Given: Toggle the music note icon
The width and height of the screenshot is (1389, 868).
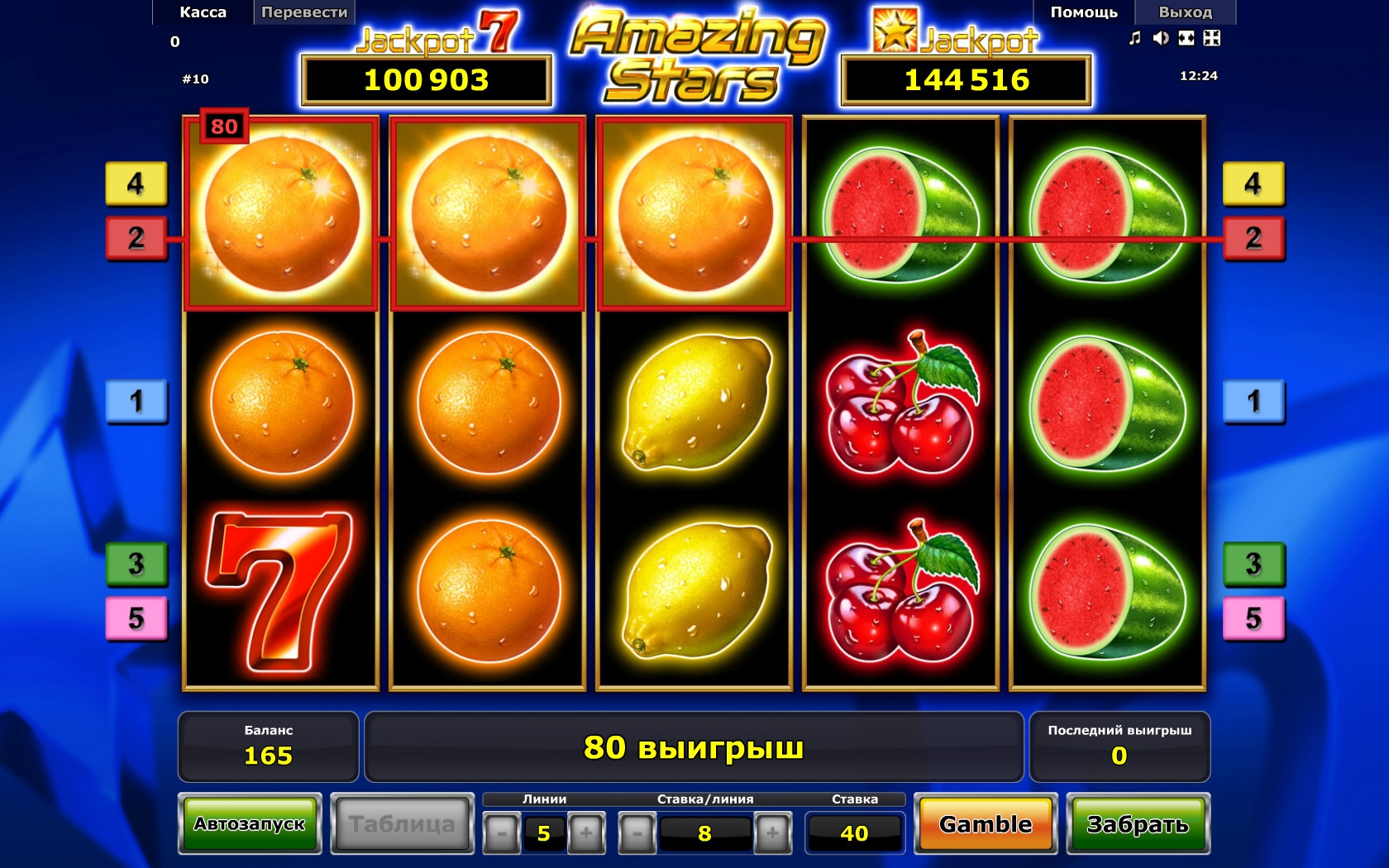Looking at the screenshot, I should pos(1135,38).
